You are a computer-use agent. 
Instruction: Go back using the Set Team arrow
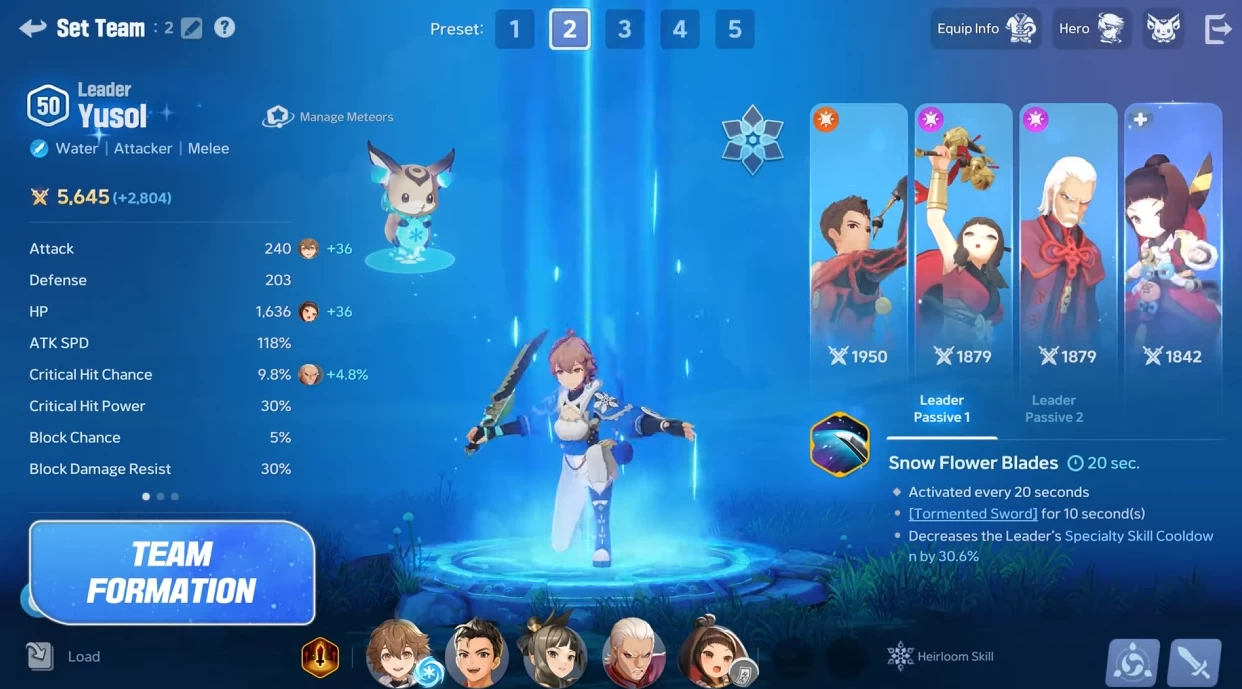click(32, 28)
